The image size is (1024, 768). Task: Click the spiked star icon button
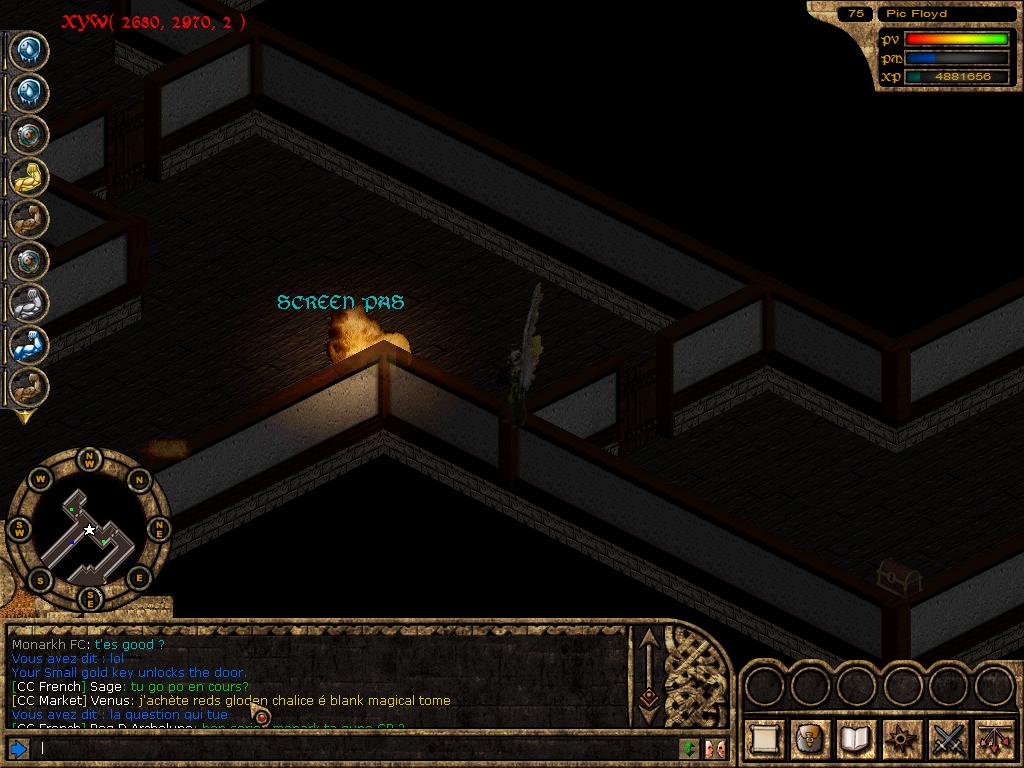[x=900, y=739]
